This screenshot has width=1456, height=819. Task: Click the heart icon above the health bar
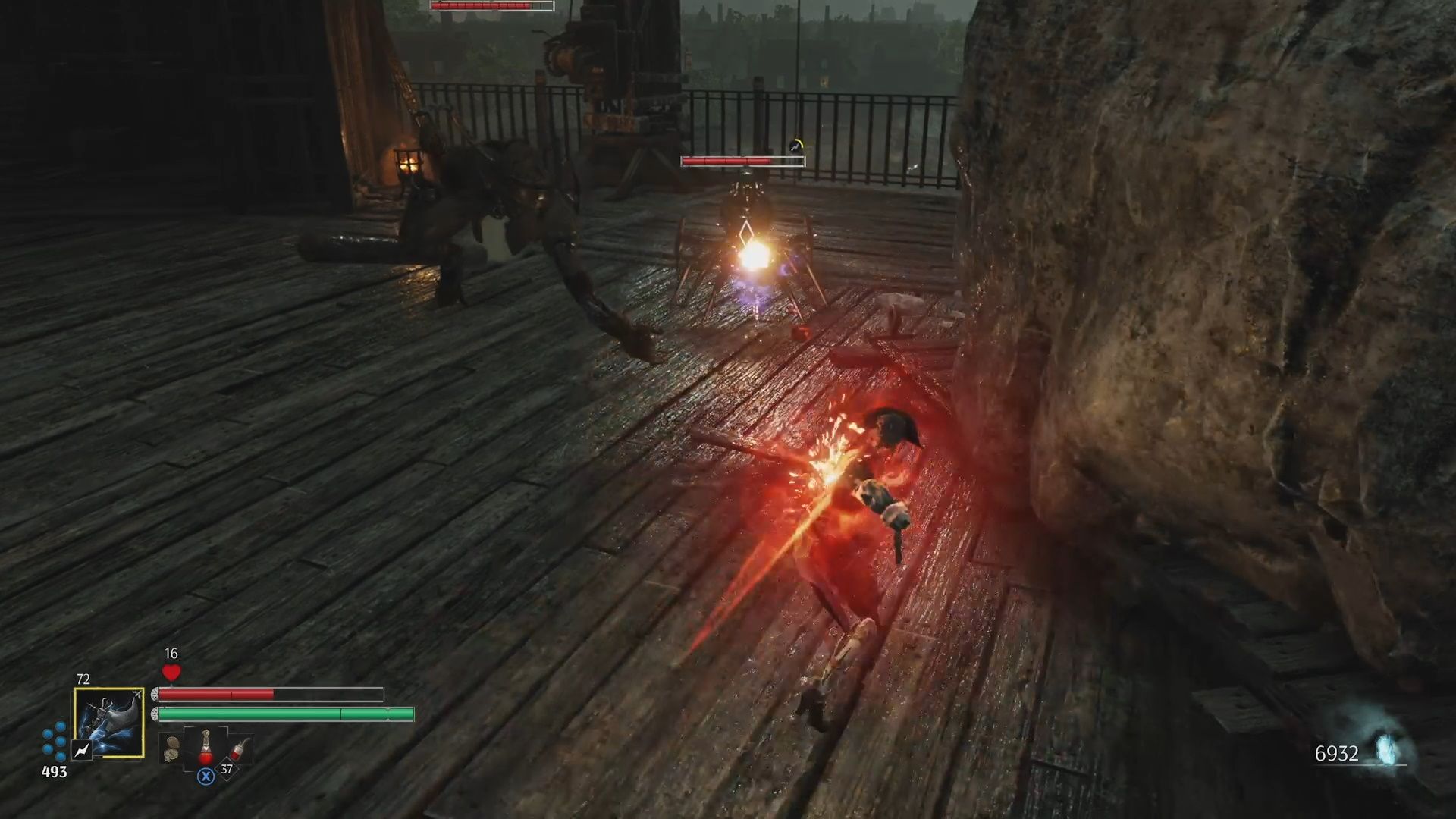[171, 673]
